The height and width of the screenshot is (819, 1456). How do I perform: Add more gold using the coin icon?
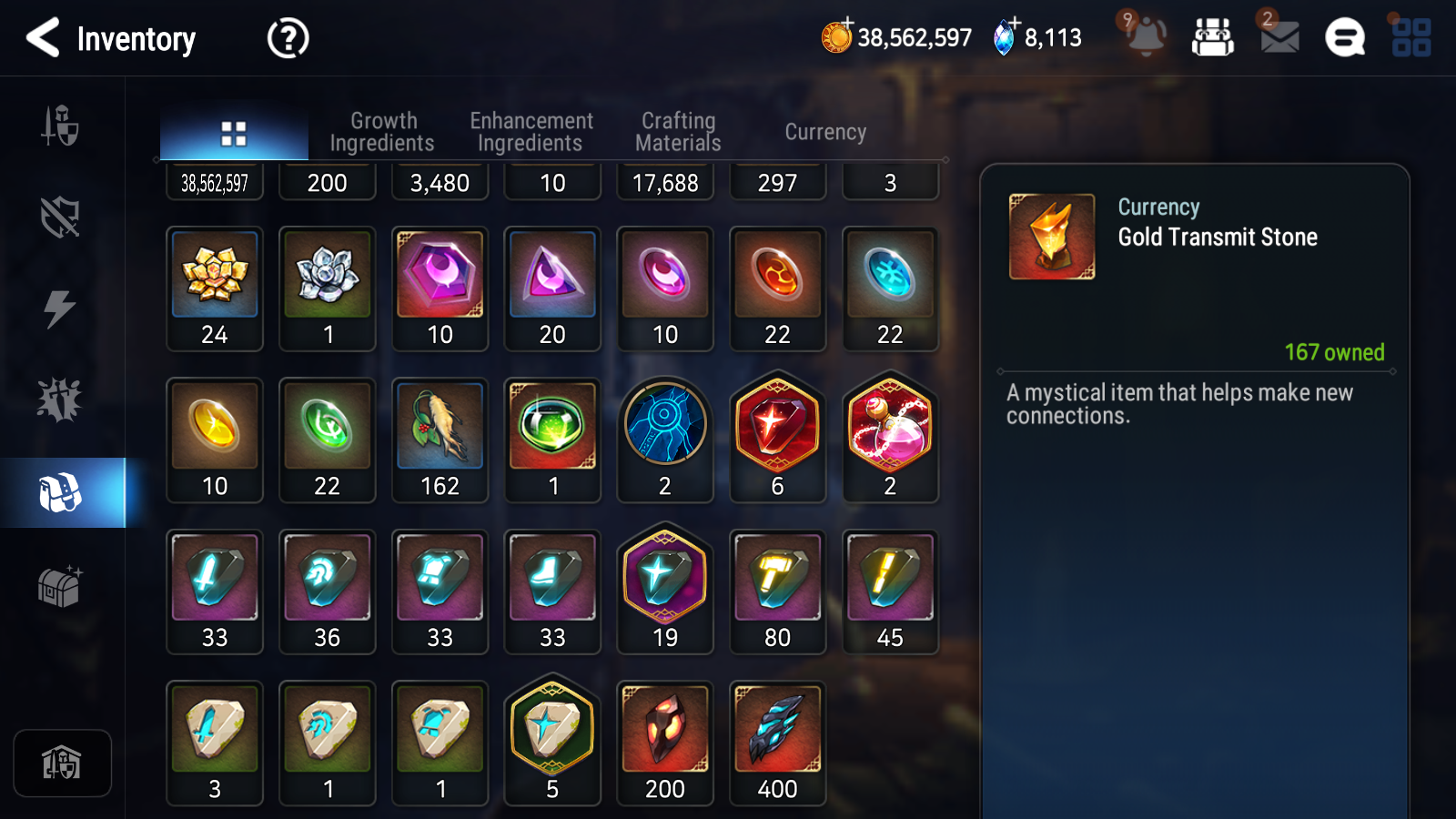click(836, 37)
